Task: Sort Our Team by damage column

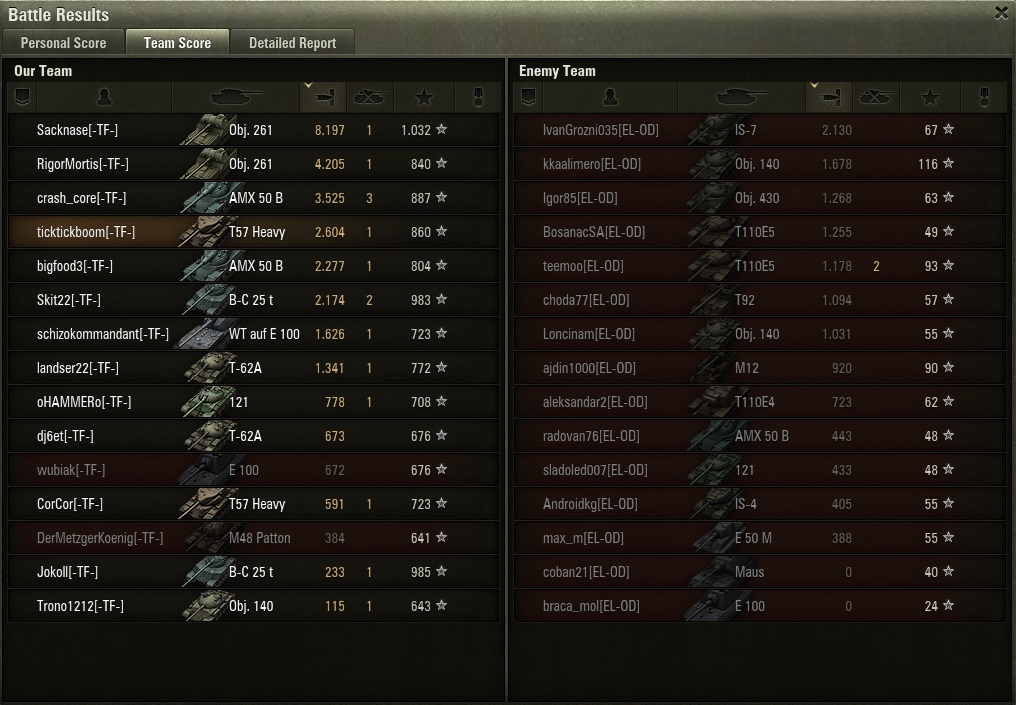Action: (323, 97)
